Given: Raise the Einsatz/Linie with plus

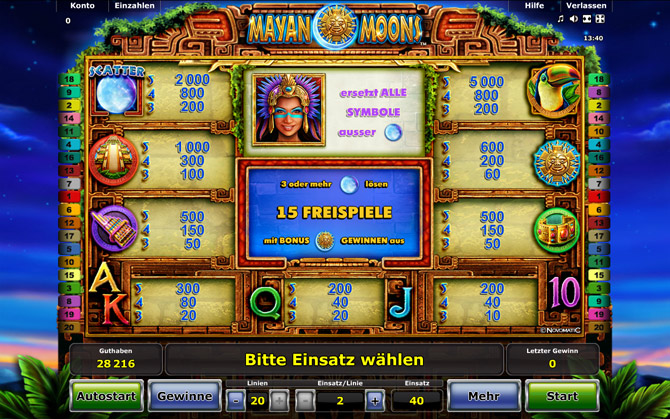Looking at the screenshot, I should (375, 400).
